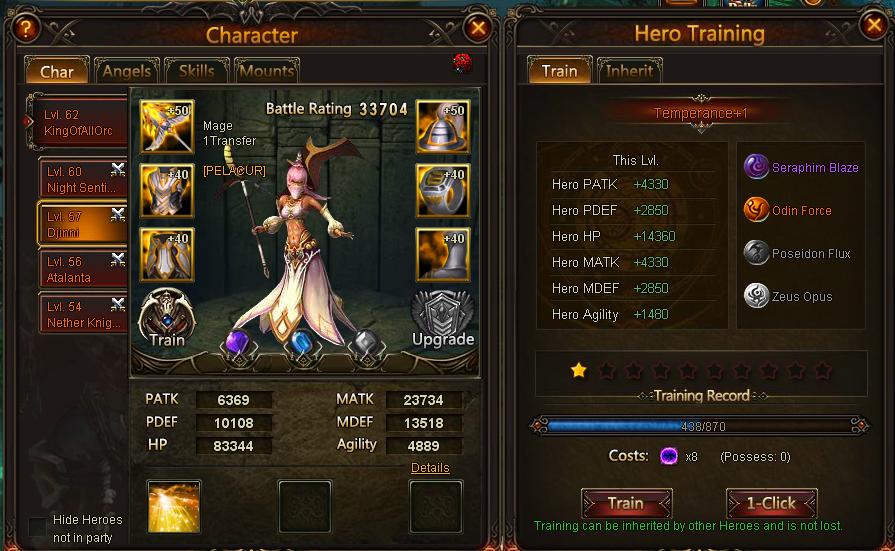Close the Hero Training window
The image size is (895, 551).
[x=871, y=26]
